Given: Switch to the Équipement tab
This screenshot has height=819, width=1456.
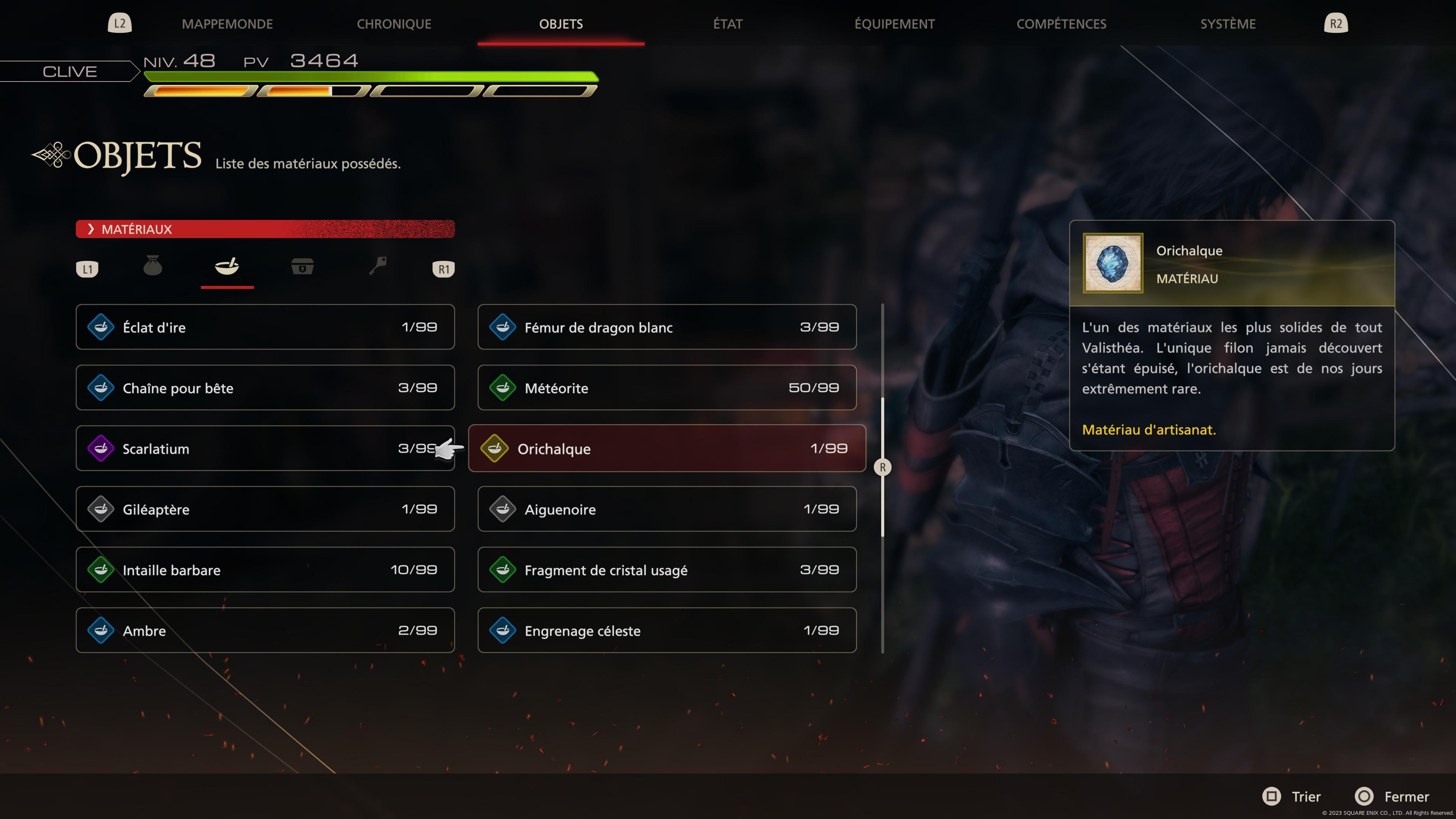Looking at the screenshot, I should coord(894,24).
